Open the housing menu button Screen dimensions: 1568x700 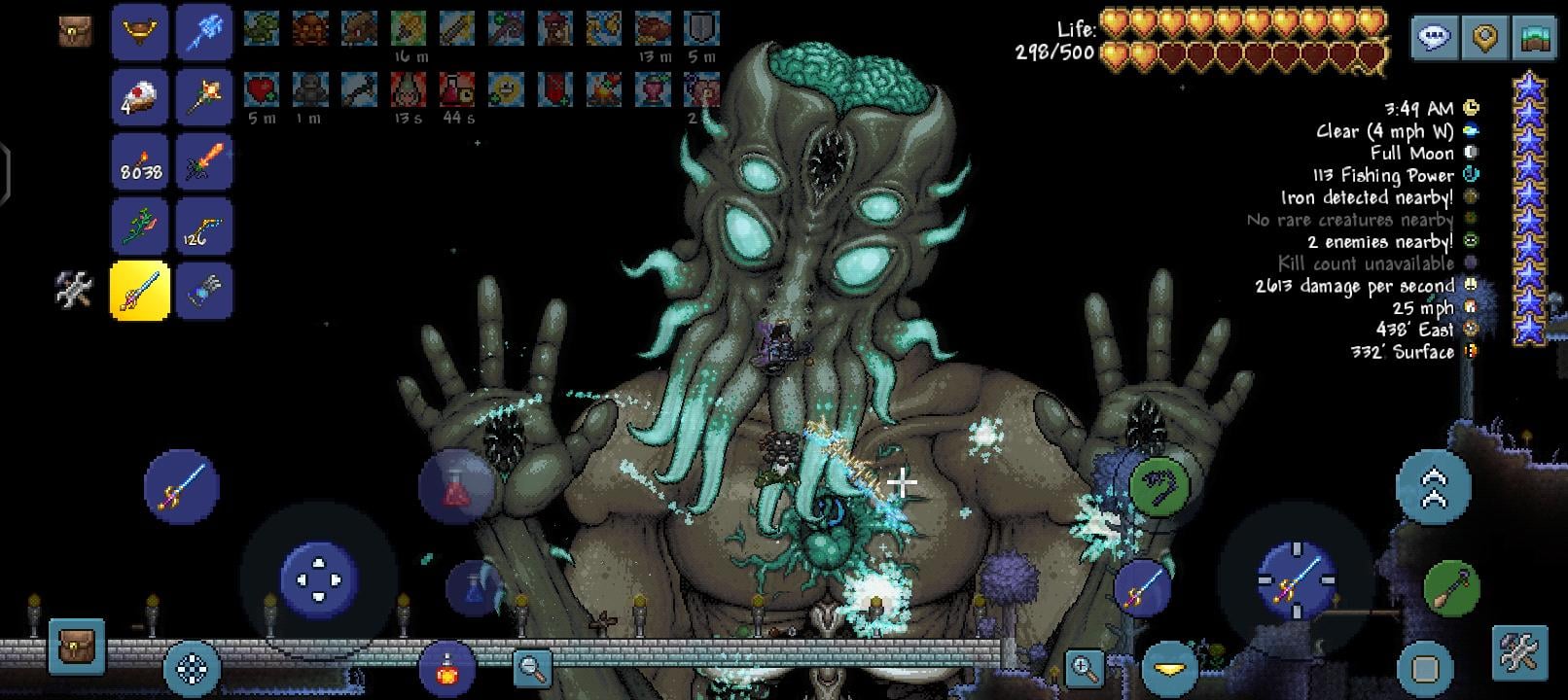point(1534,38)
